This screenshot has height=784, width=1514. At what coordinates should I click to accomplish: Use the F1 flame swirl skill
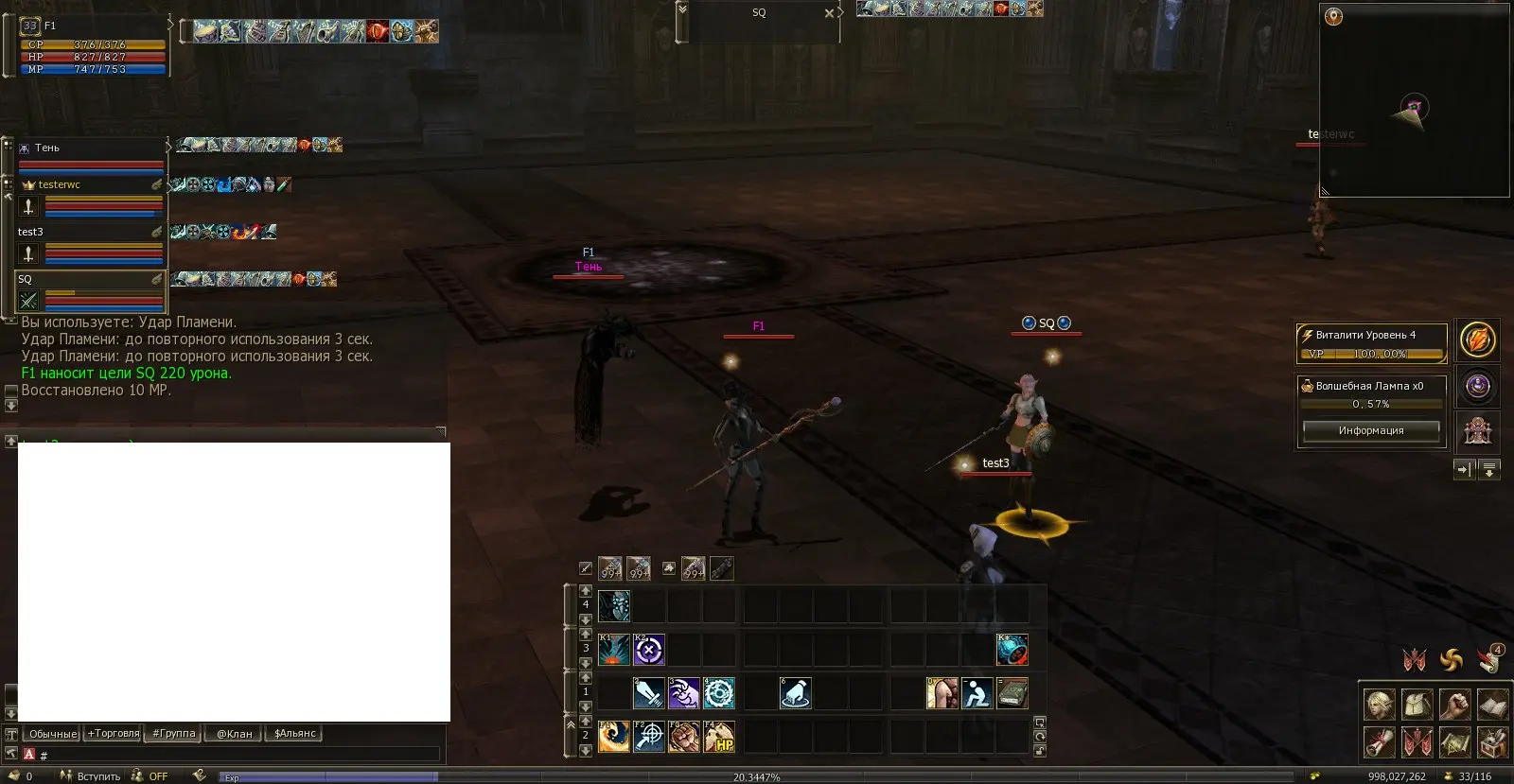coord(613,737)
